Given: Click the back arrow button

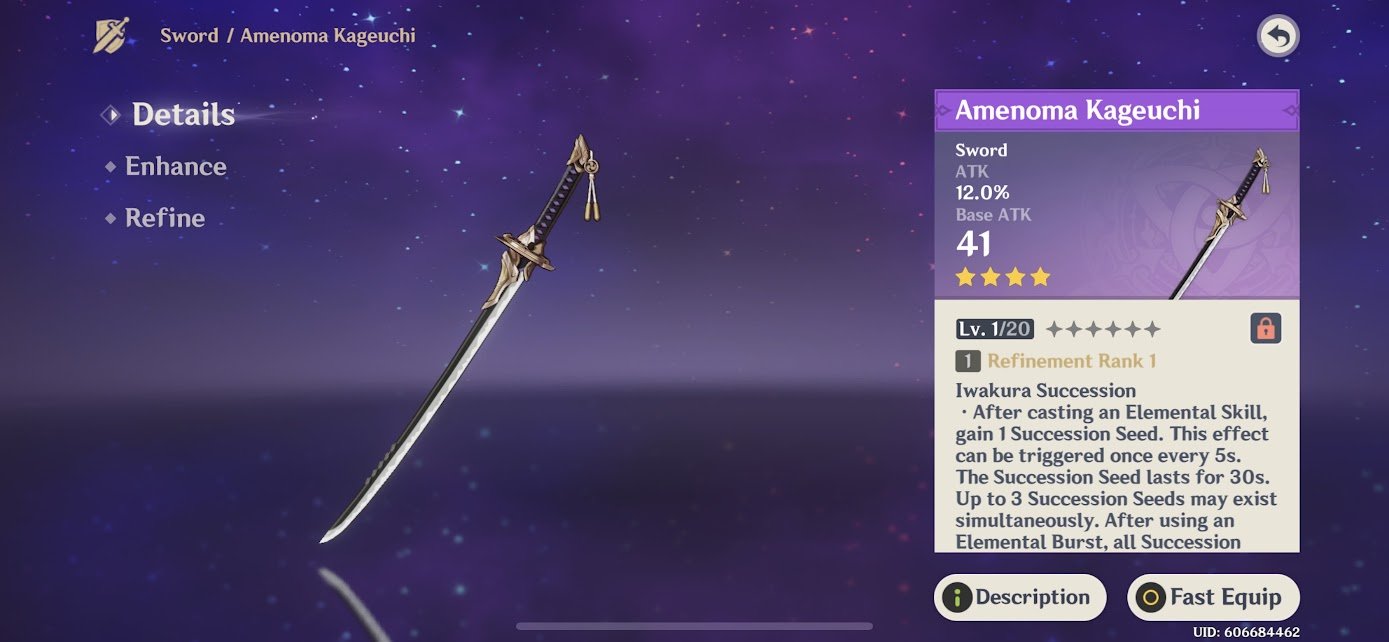Looking at the screenshot, I should click(x=1277, y=37).
